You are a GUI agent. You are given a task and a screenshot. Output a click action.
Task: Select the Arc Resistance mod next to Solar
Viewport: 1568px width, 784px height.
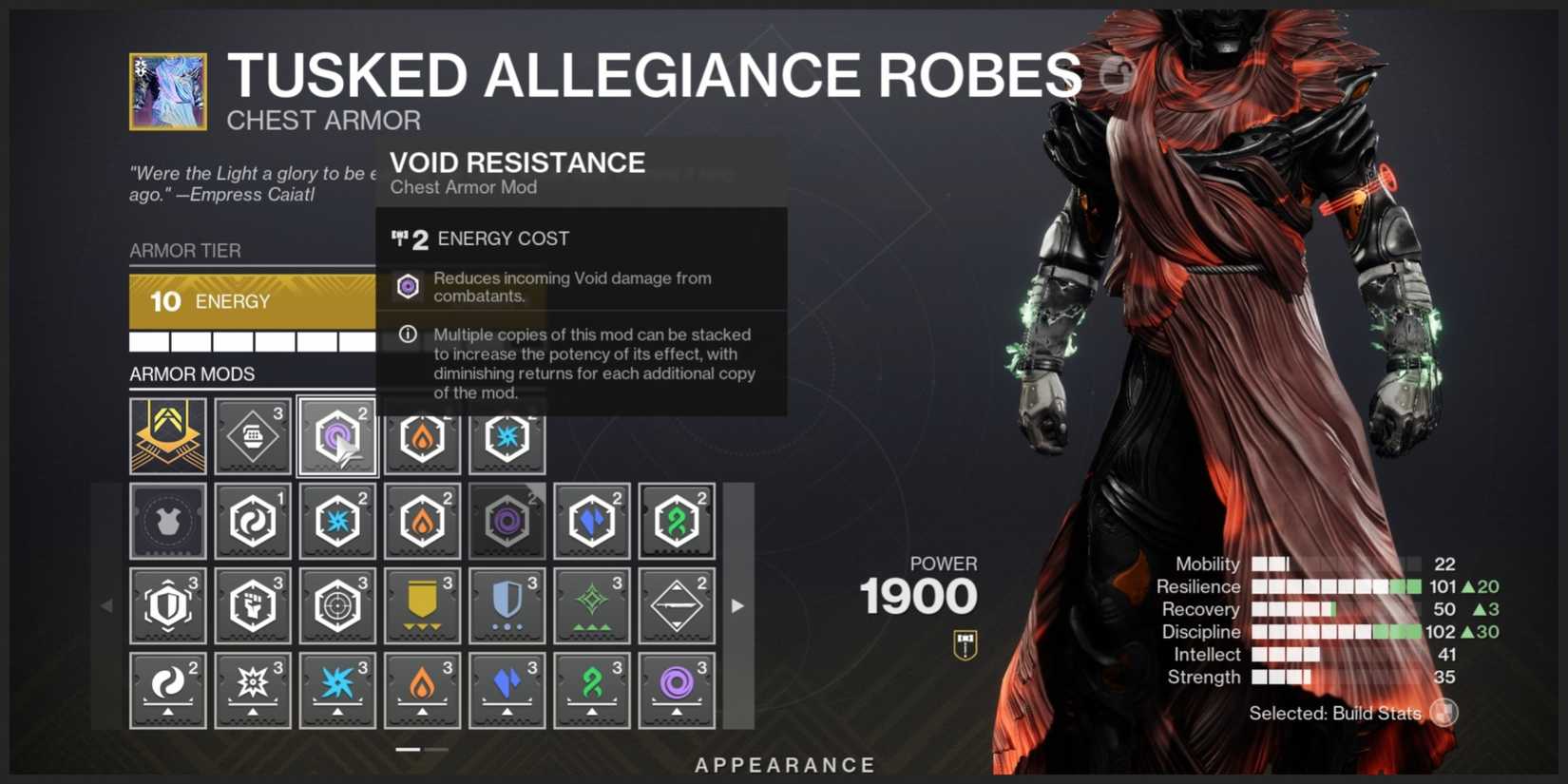[507, 437]
